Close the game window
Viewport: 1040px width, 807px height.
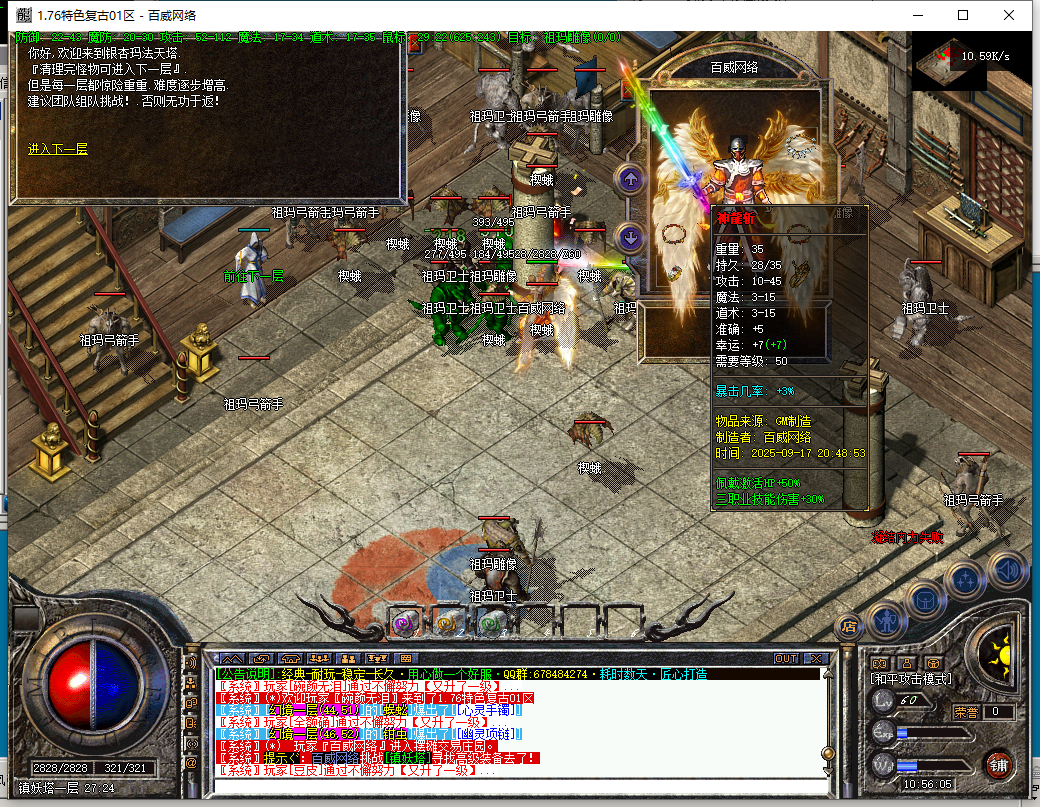pos(1010,15)
